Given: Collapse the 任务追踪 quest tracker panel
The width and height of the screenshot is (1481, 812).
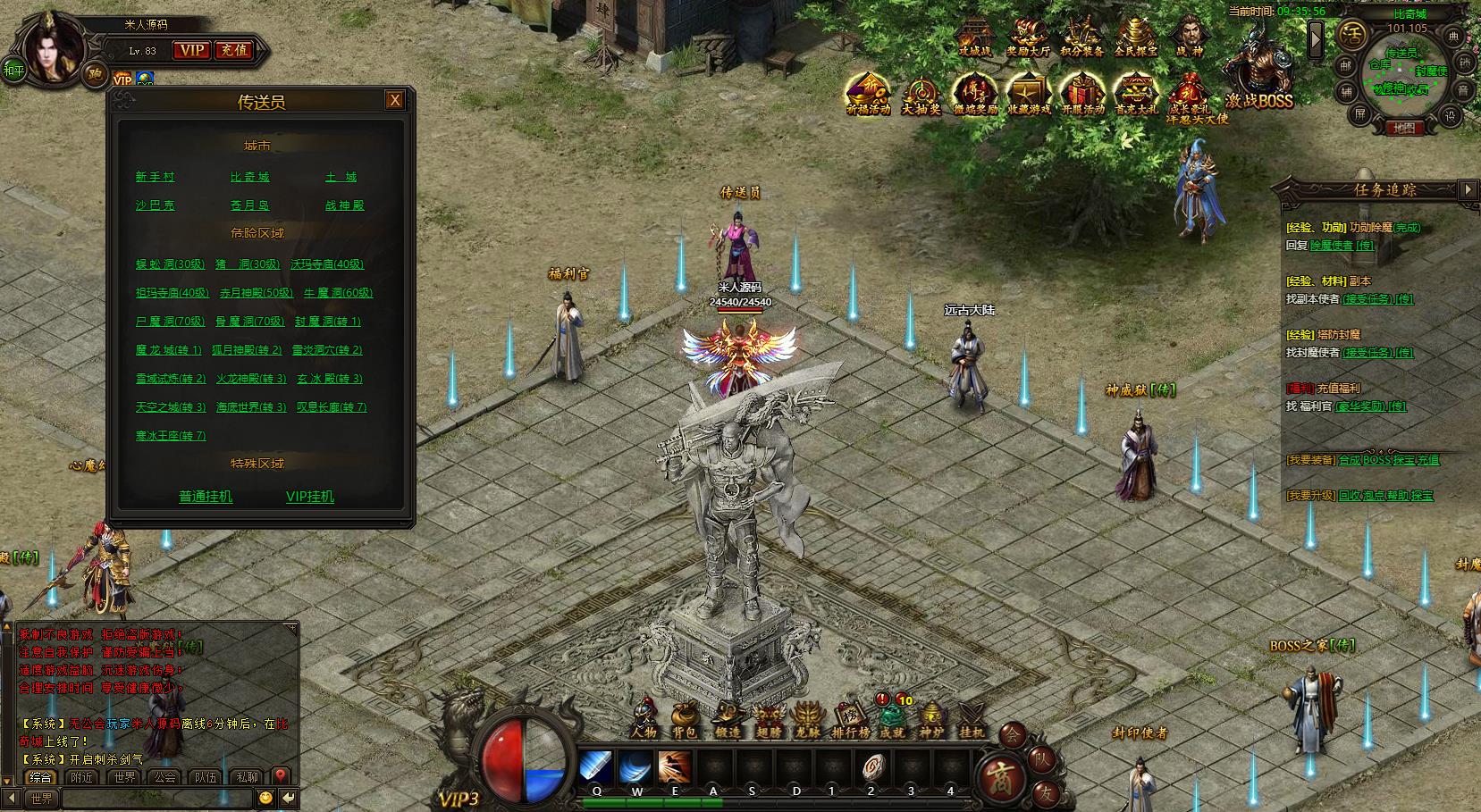Looking at the screenshot, I should tap(1467, 189).
